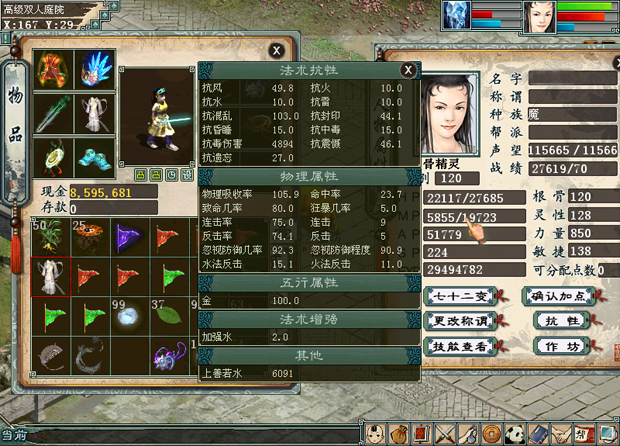Screen dimensions: 620x446
Task: Click the 抗性 resistance button
Action: pyautogui.click(x=560, y=321)
